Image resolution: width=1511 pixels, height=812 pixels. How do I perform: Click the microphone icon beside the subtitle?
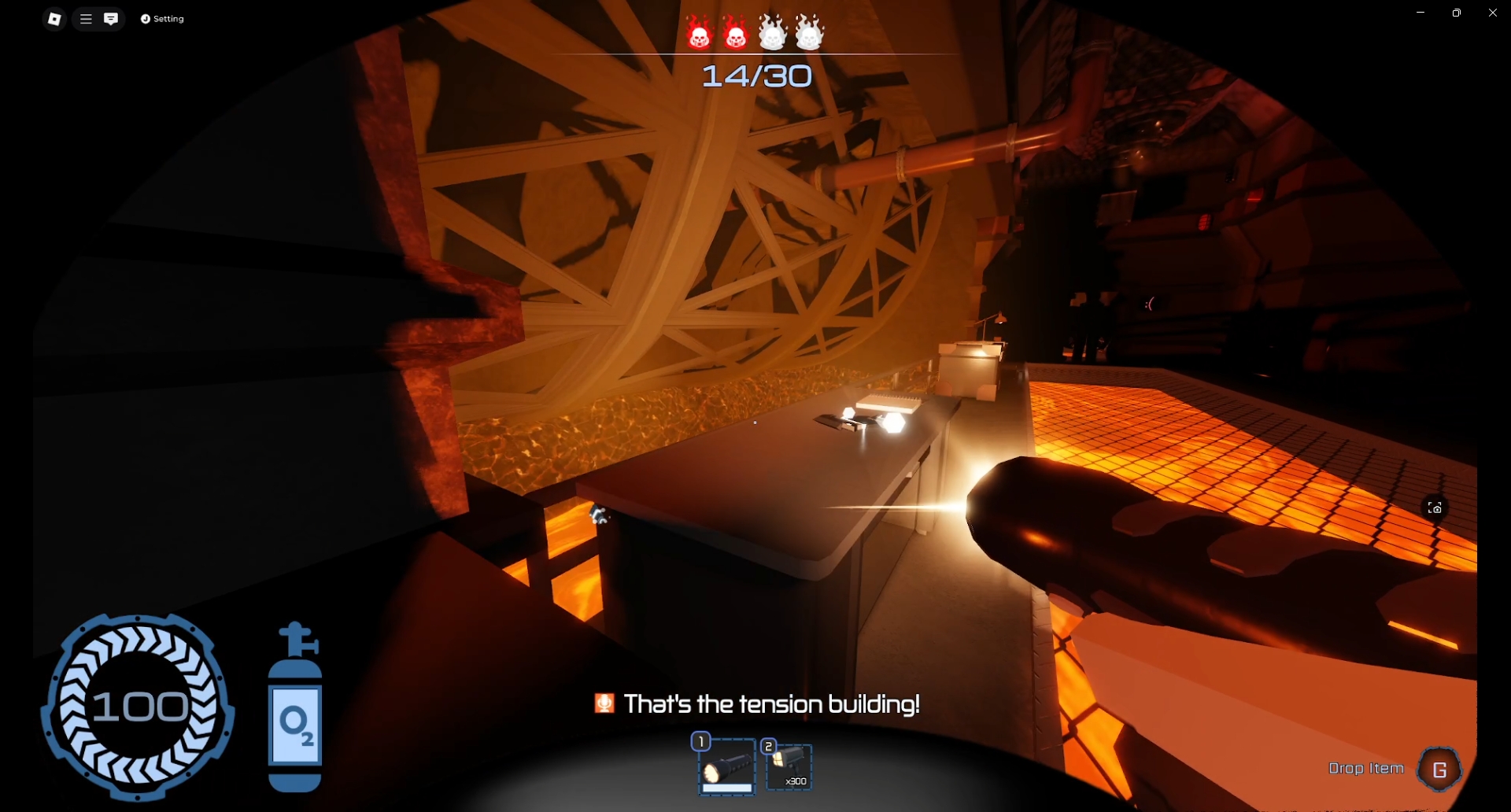(603, 703)
